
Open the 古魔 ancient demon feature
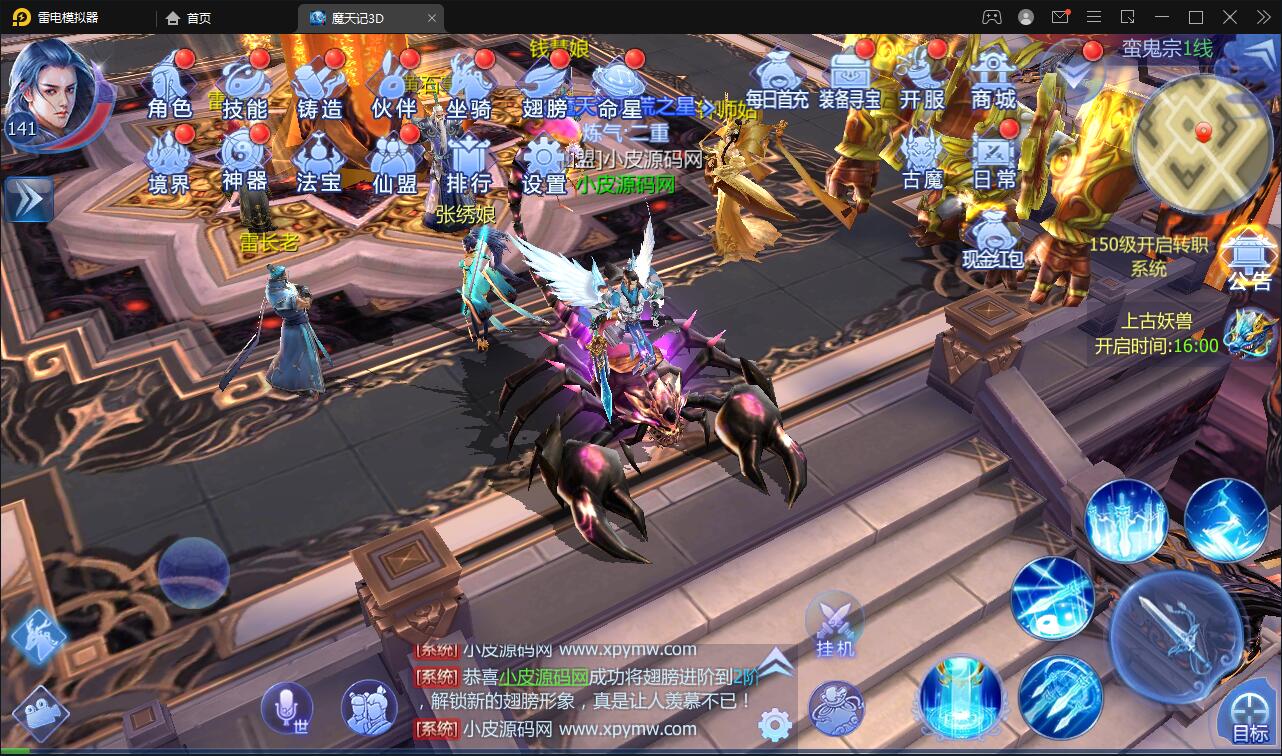pyautogui.click(x=919, y=160)
